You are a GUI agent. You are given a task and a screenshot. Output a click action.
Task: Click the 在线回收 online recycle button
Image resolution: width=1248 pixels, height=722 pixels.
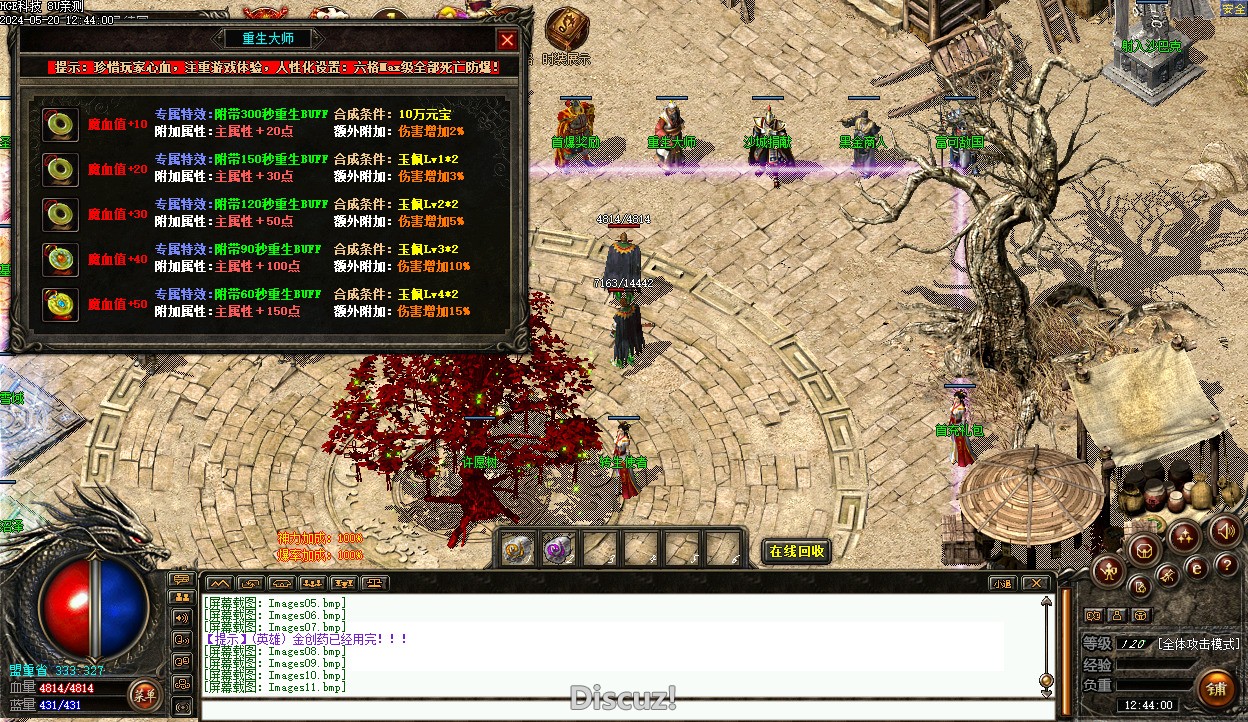tap(797, 551)
